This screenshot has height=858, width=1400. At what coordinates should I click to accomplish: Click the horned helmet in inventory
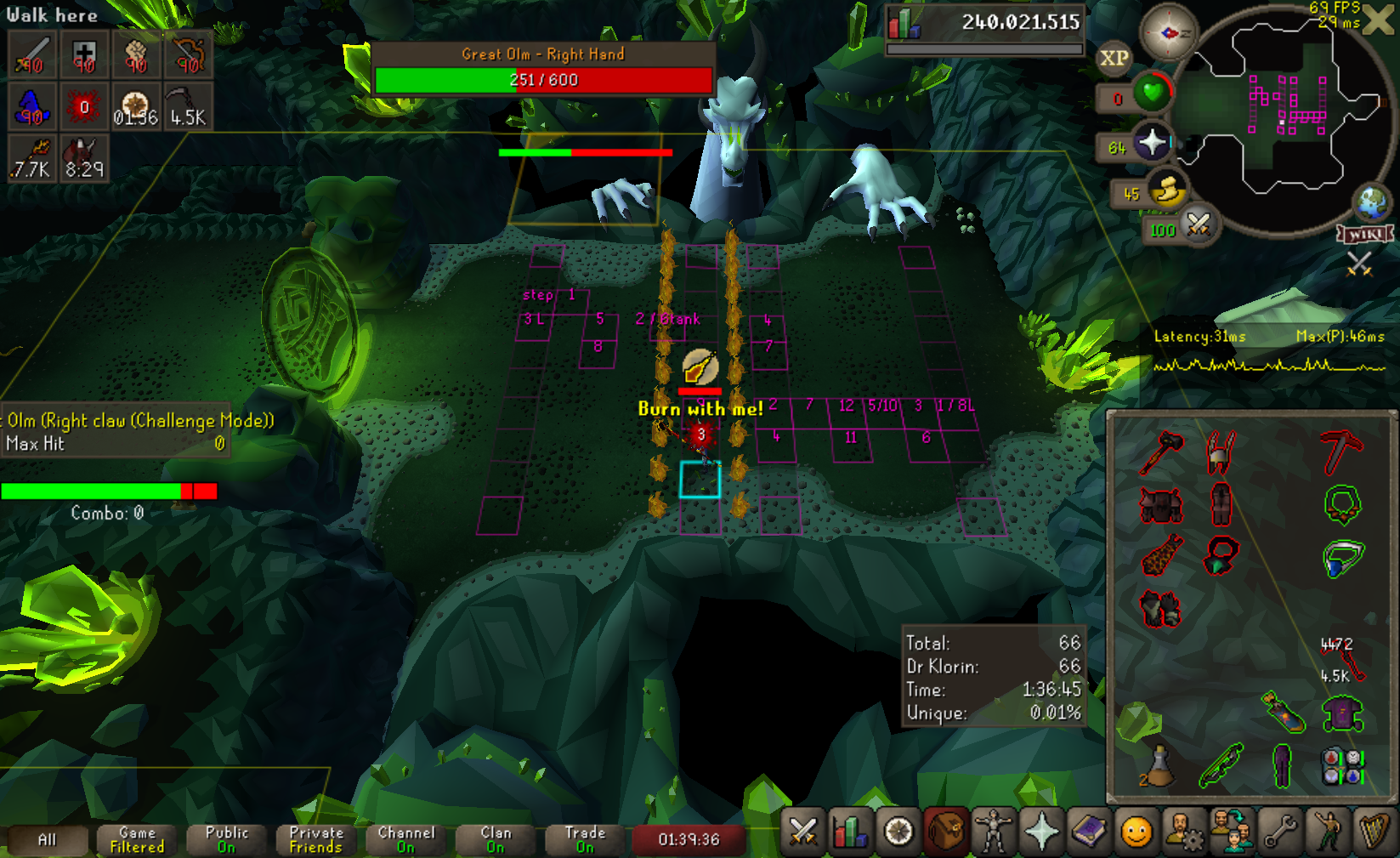1220,452
